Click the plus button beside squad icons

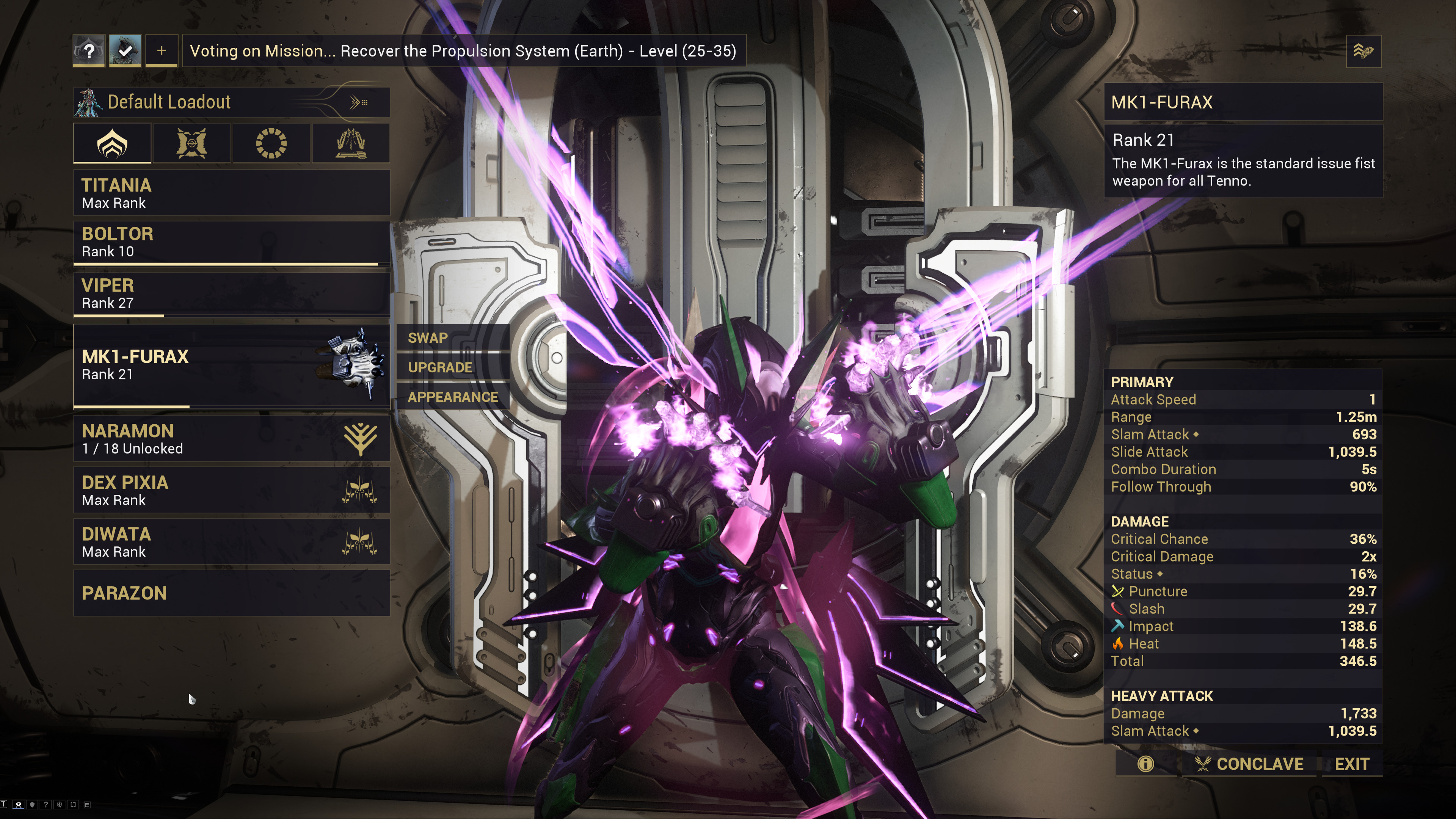pos(162,51)
